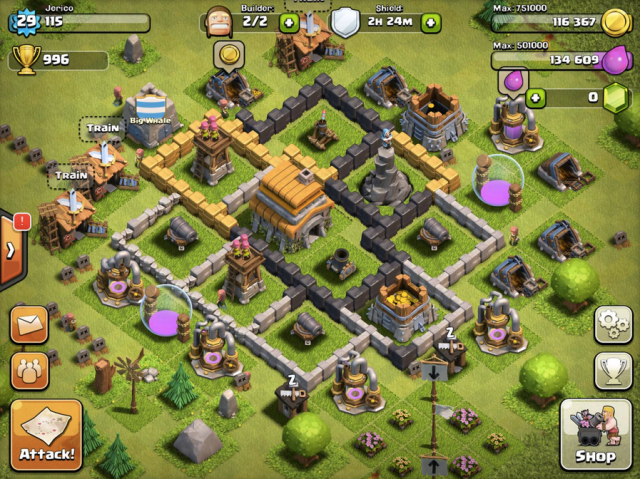Buy more gems with the plus button
640x479 pixels.
tap(536, 97)
